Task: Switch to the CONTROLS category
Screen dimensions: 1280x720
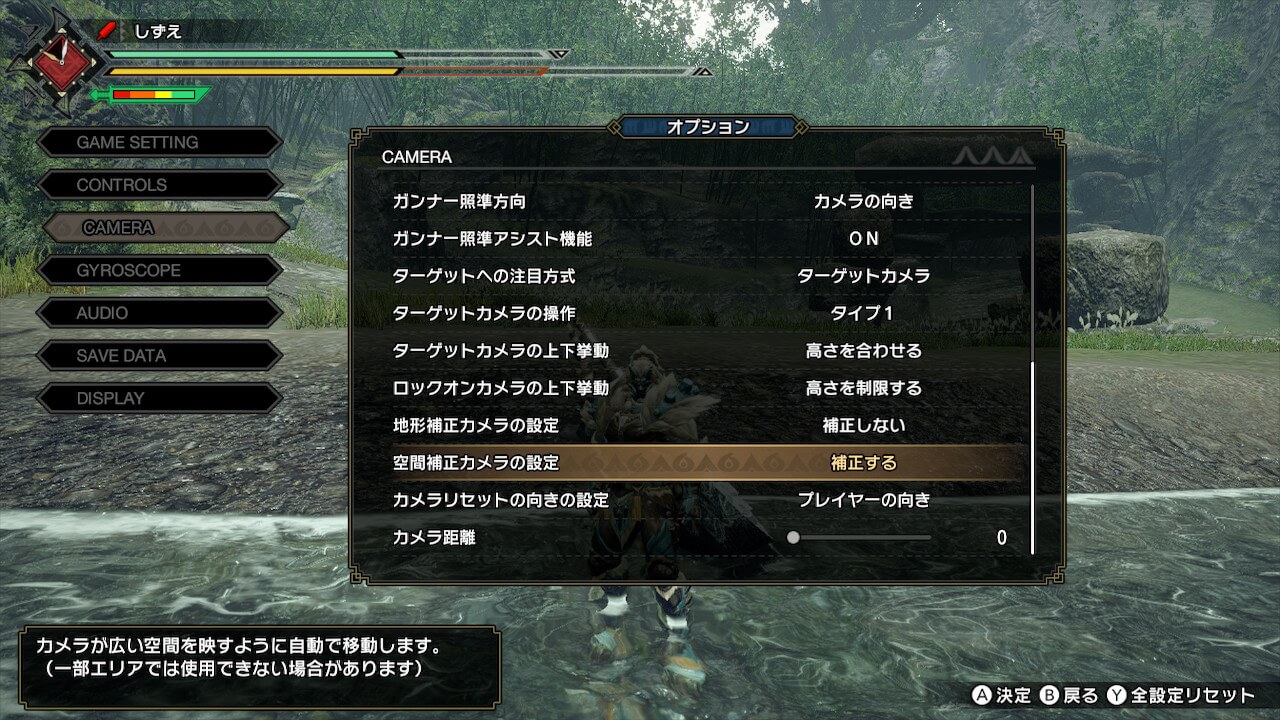Action: pos(160,185)
